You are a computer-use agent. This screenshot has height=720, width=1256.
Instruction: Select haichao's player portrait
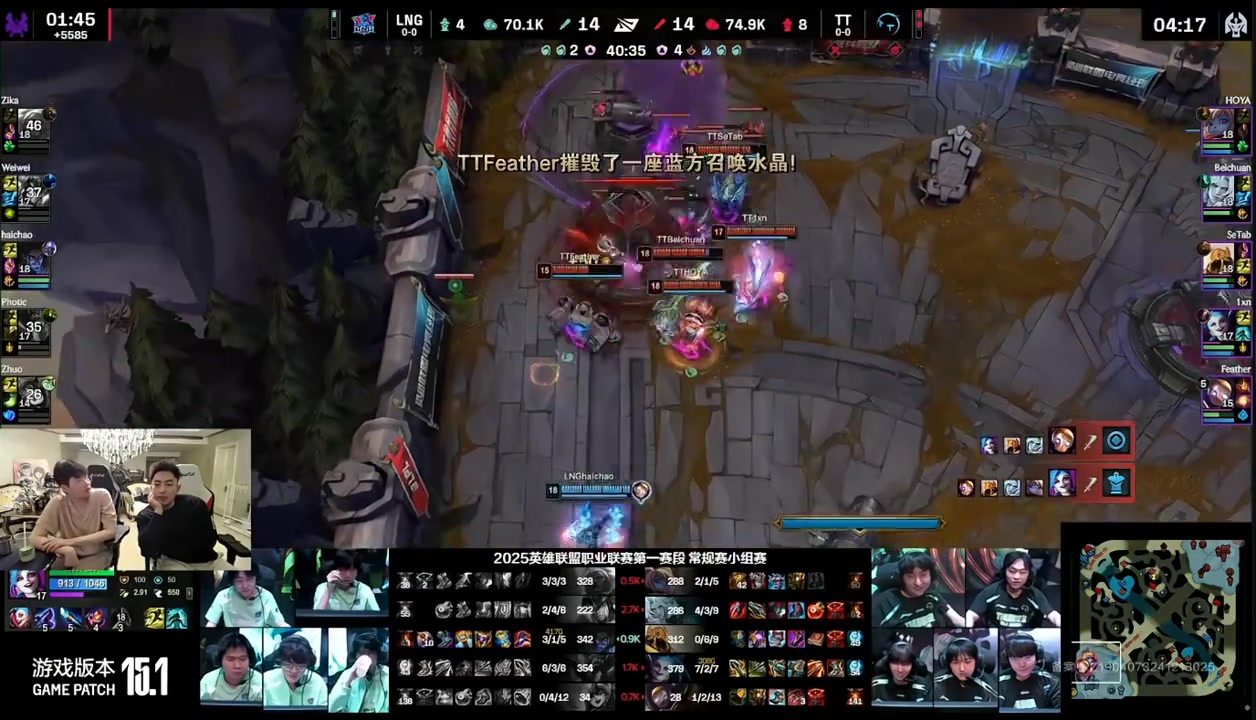(x=33, y=261)
